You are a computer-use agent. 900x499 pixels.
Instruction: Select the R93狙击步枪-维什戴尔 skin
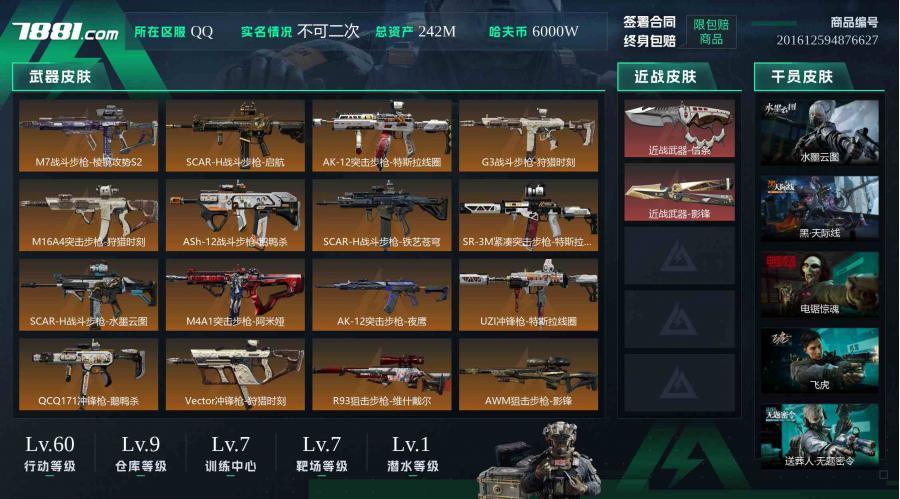click(381, 373)
